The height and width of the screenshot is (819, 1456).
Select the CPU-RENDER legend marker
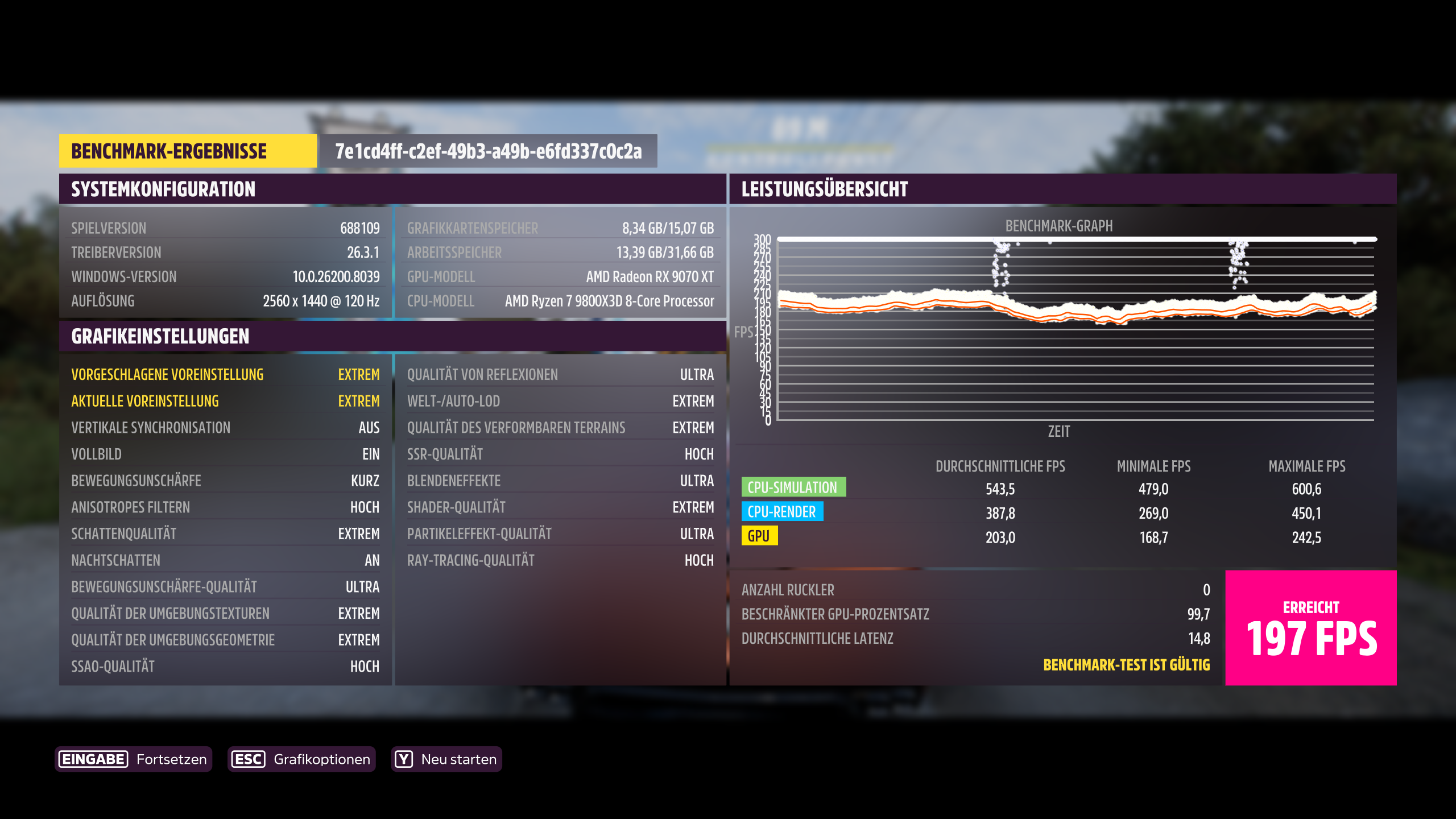pyautogui.click(x=783, y=511)
